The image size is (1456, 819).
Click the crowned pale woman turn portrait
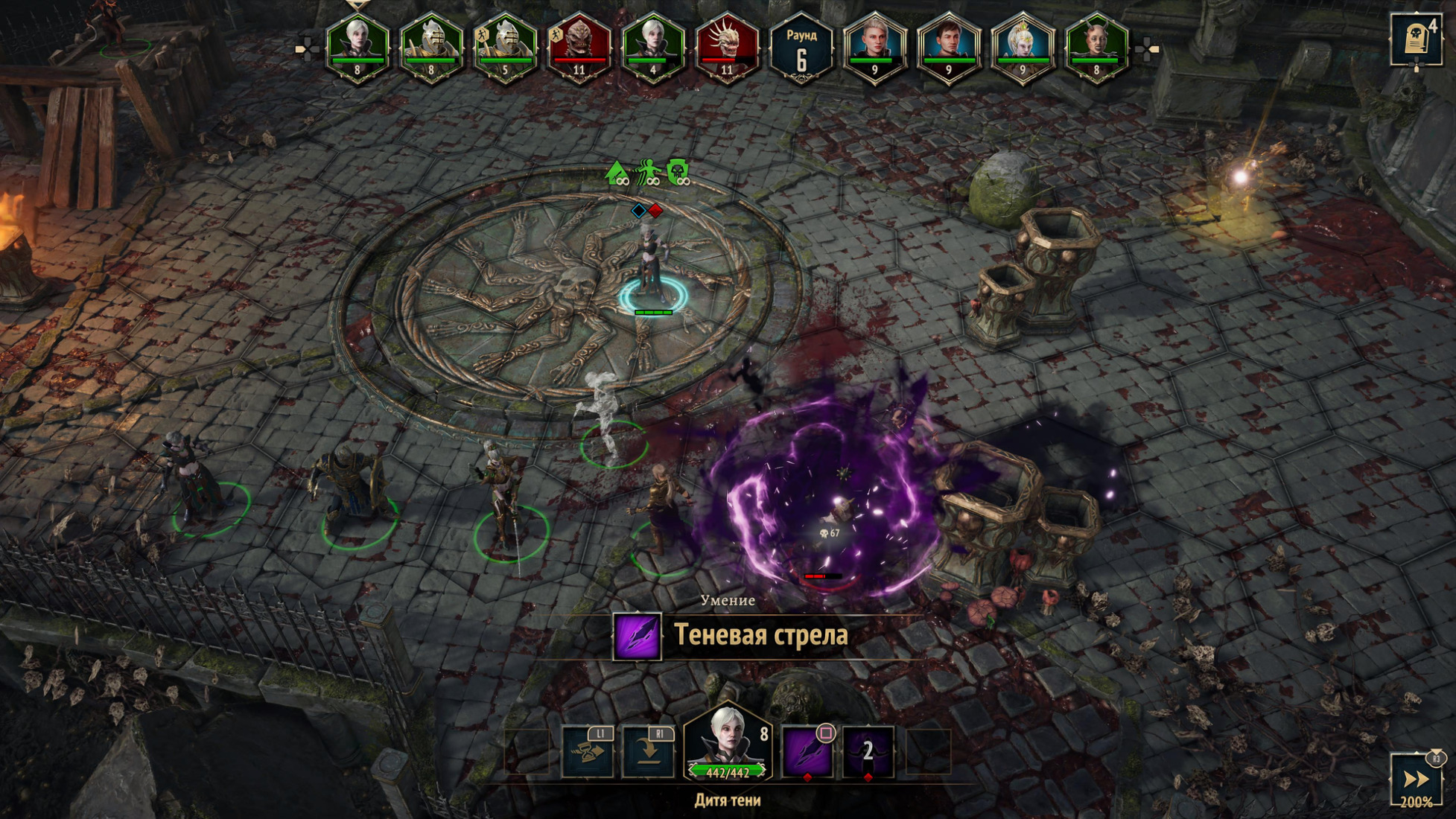pyautogui.click(x=1023, y=46)
